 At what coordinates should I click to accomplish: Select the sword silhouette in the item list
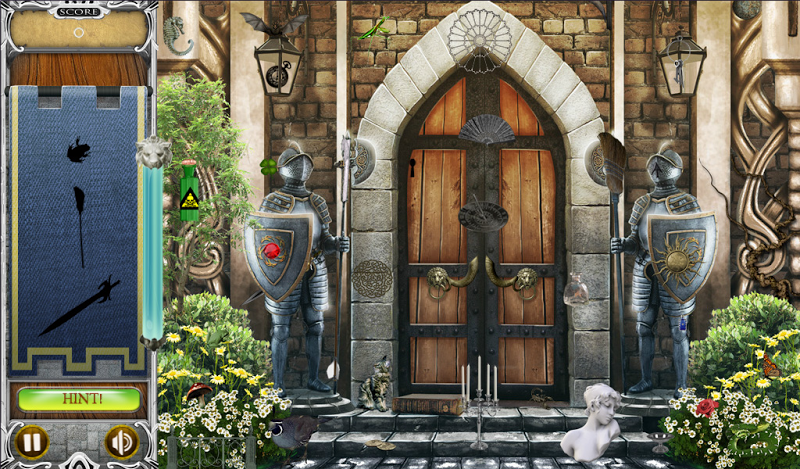(x=79, y=307)
